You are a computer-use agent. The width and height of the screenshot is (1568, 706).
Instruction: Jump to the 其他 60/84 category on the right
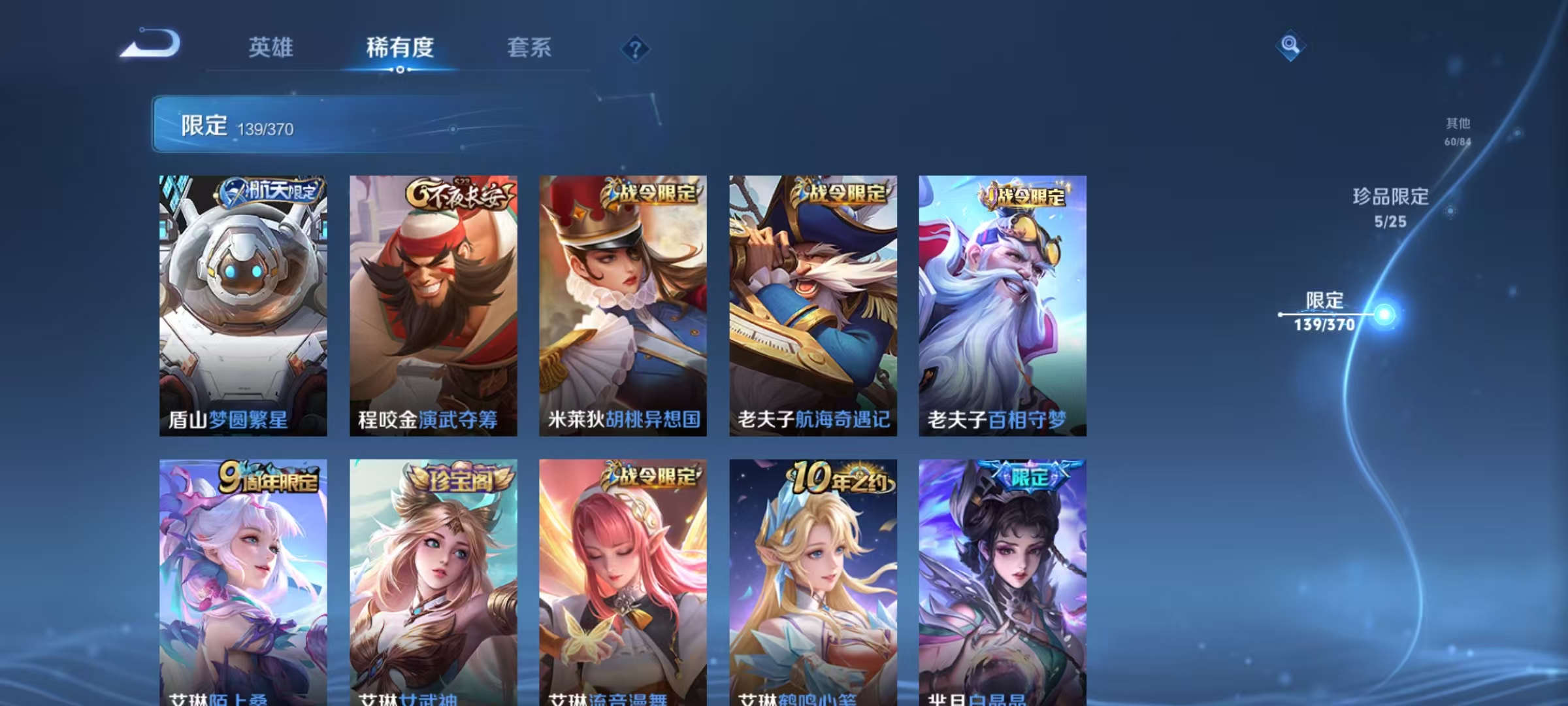pyautogui.click(x=1456, y=131)
